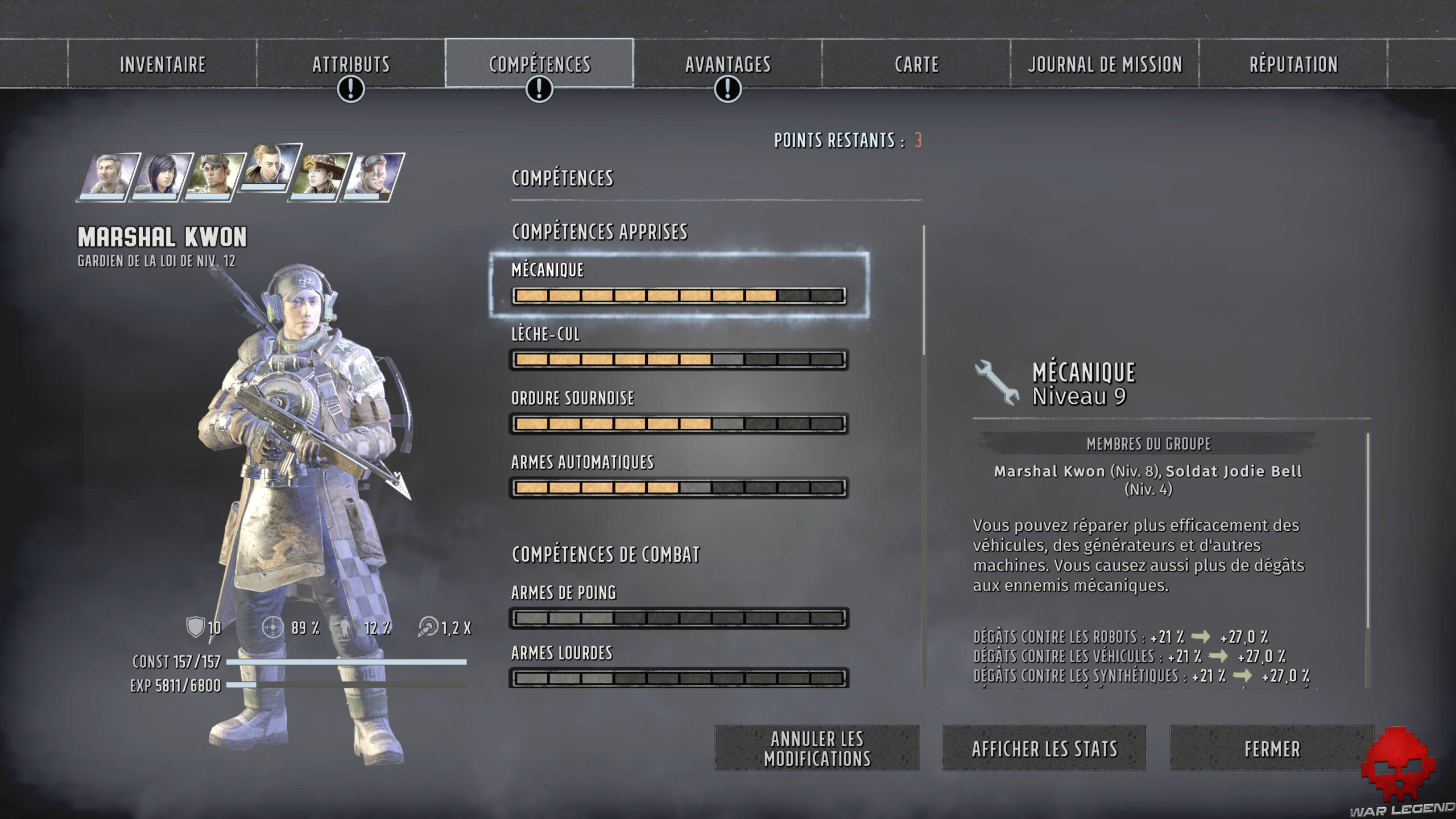
Task: Click the Lèche-cul skill bar
Action: coord(679,359)
